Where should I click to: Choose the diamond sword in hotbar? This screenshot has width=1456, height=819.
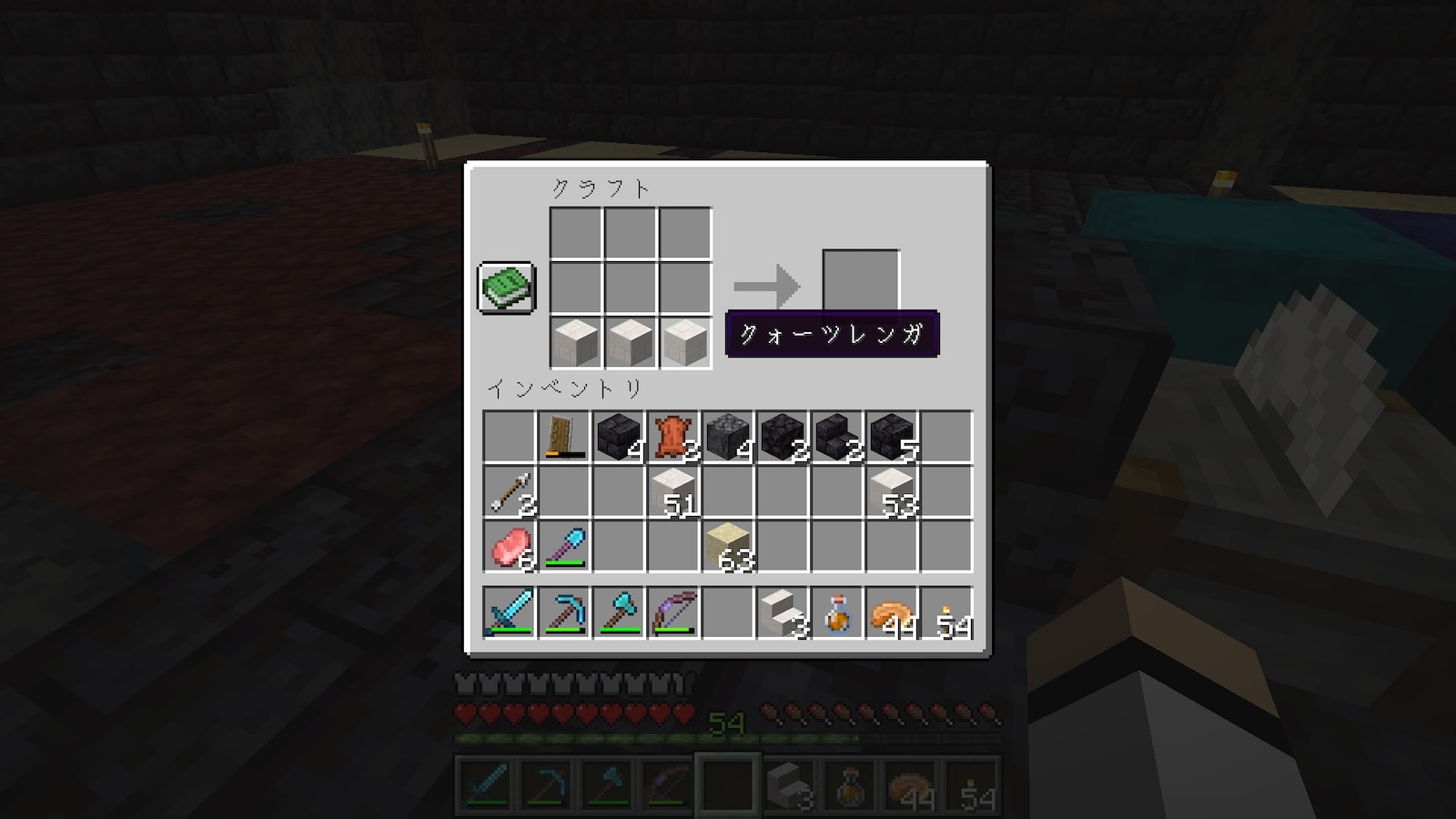pyautogui.click(x=510, y=612)
